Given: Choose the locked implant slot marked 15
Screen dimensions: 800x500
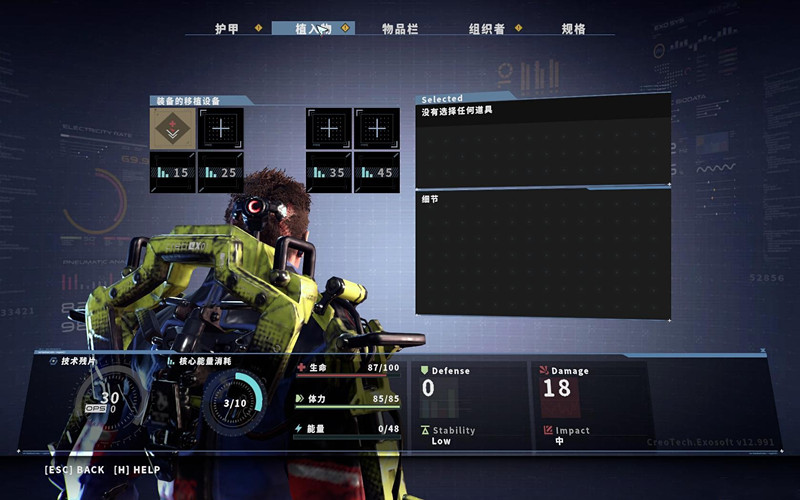Looking at the screenshot, I should [x=173, y=173].
